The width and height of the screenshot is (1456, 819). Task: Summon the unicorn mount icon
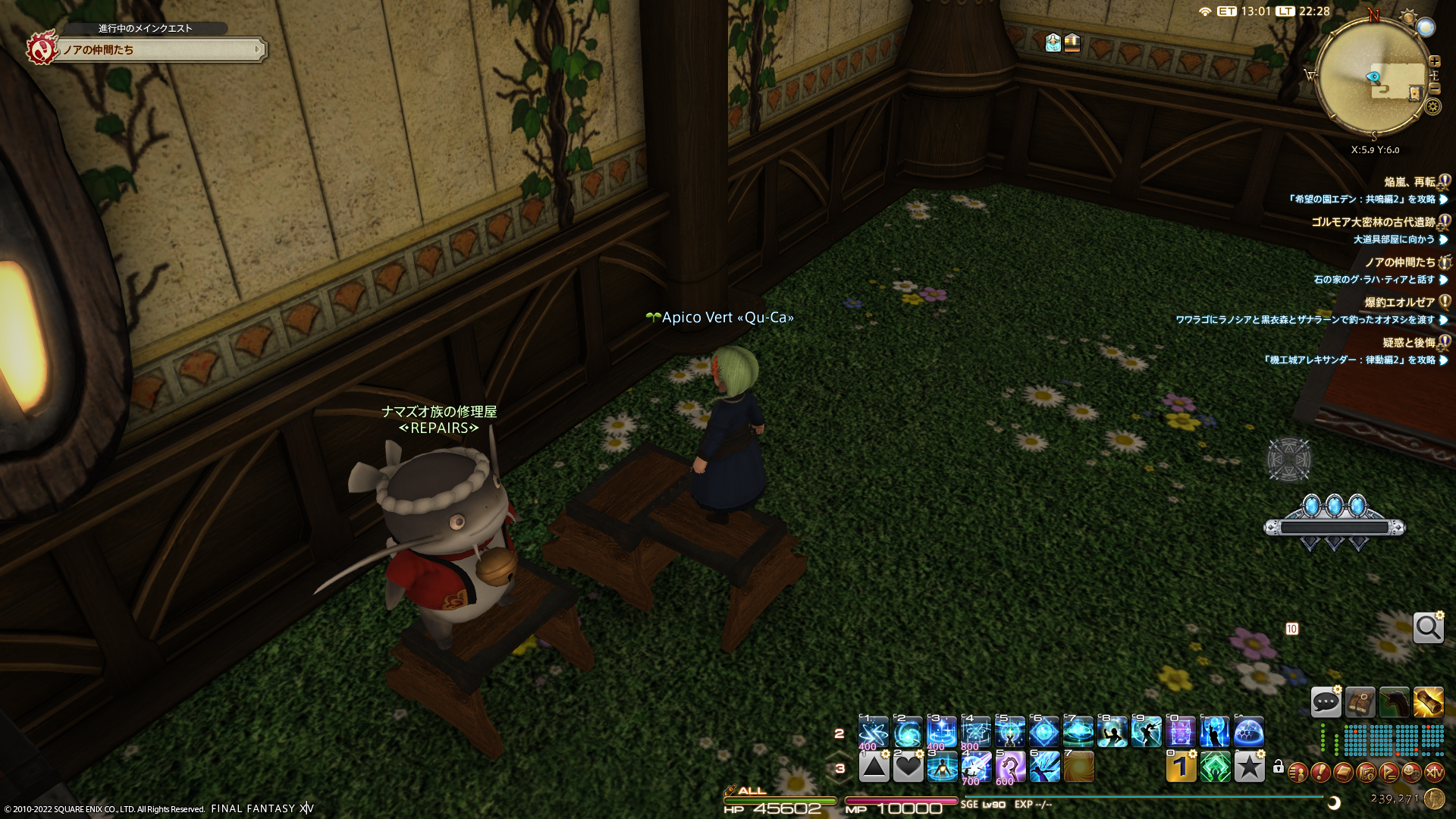tap(1394, 702)
